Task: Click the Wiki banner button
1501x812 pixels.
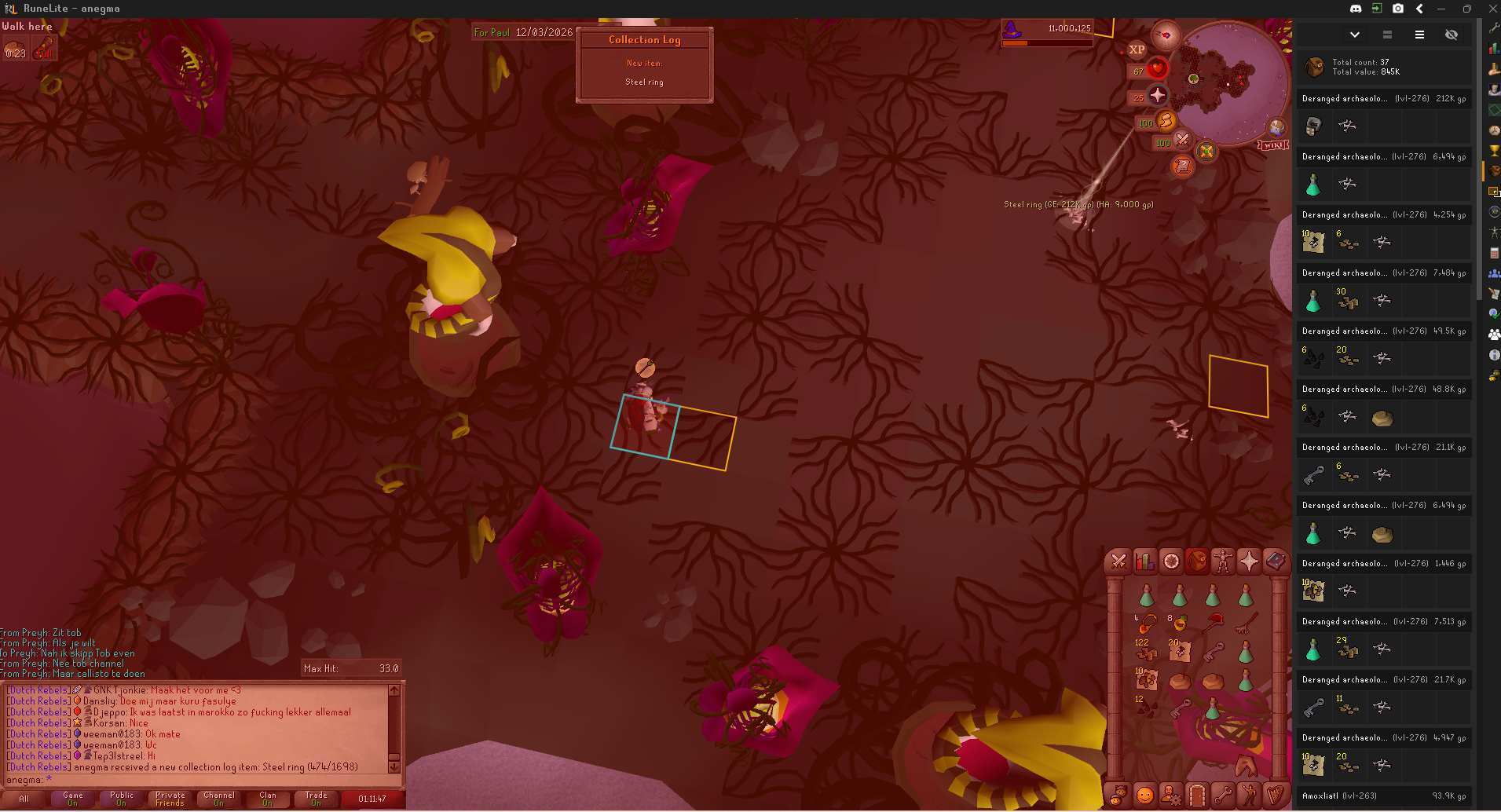Action: 1272,145
